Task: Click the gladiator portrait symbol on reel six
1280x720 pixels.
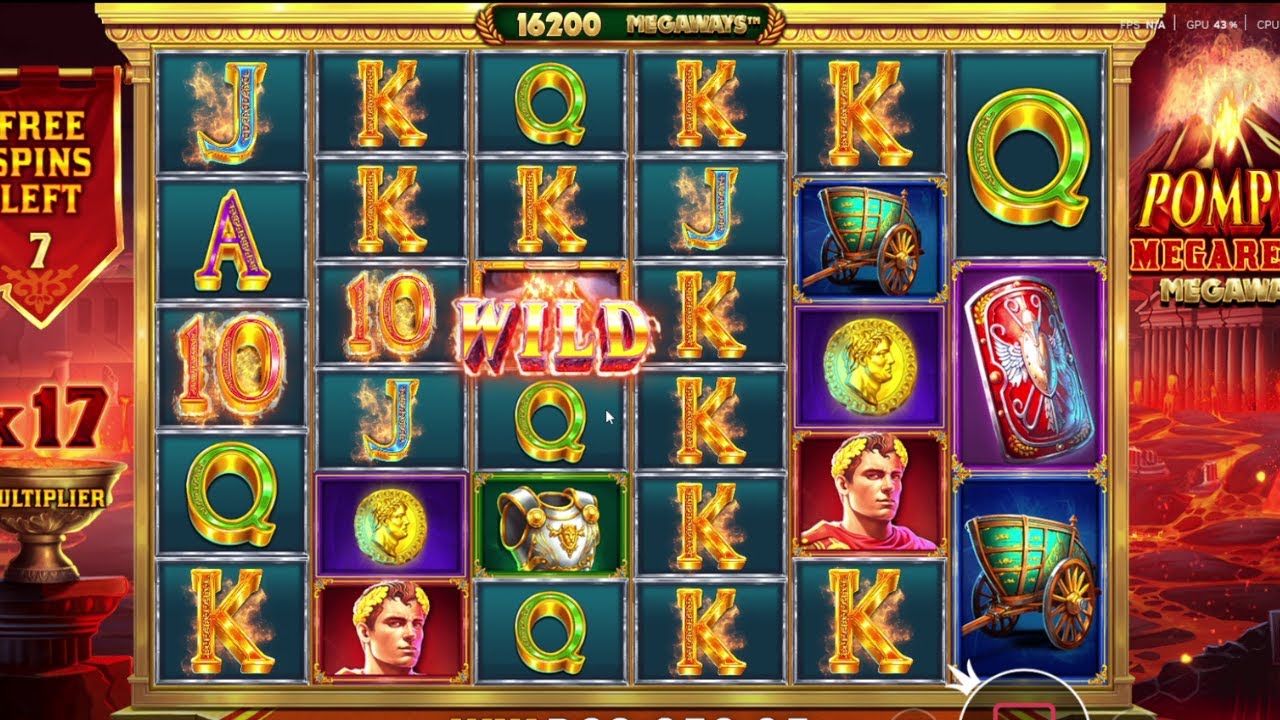Action: pos(866,493)
